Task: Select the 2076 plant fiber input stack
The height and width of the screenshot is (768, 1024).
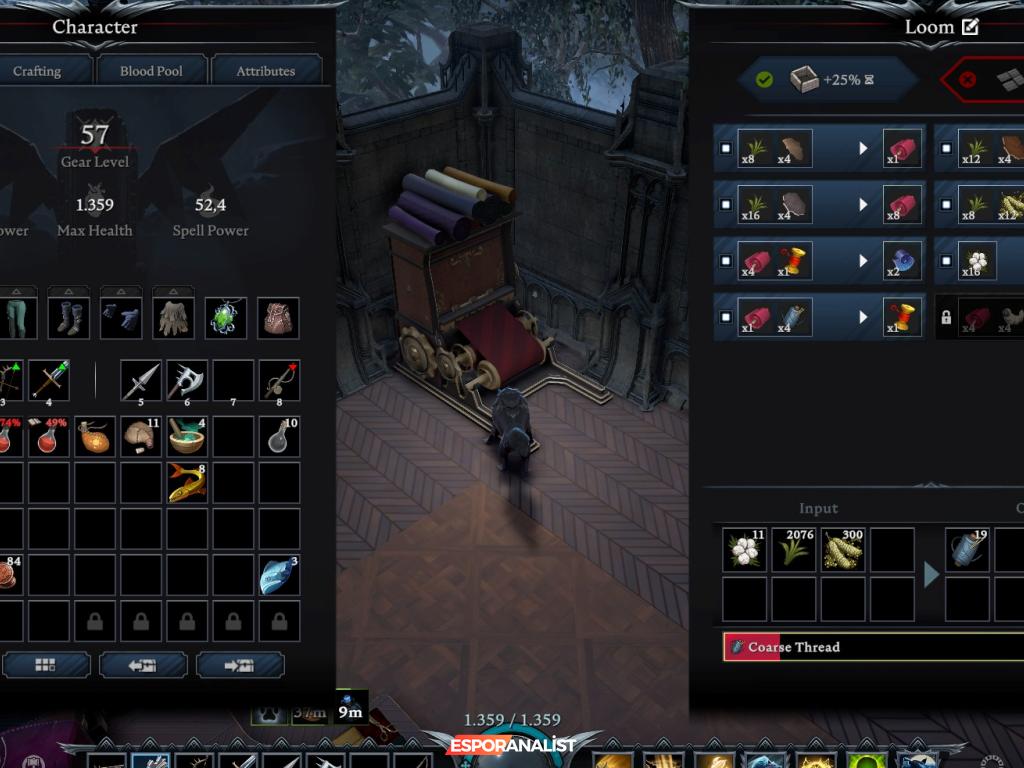Action: coord(793,550)
